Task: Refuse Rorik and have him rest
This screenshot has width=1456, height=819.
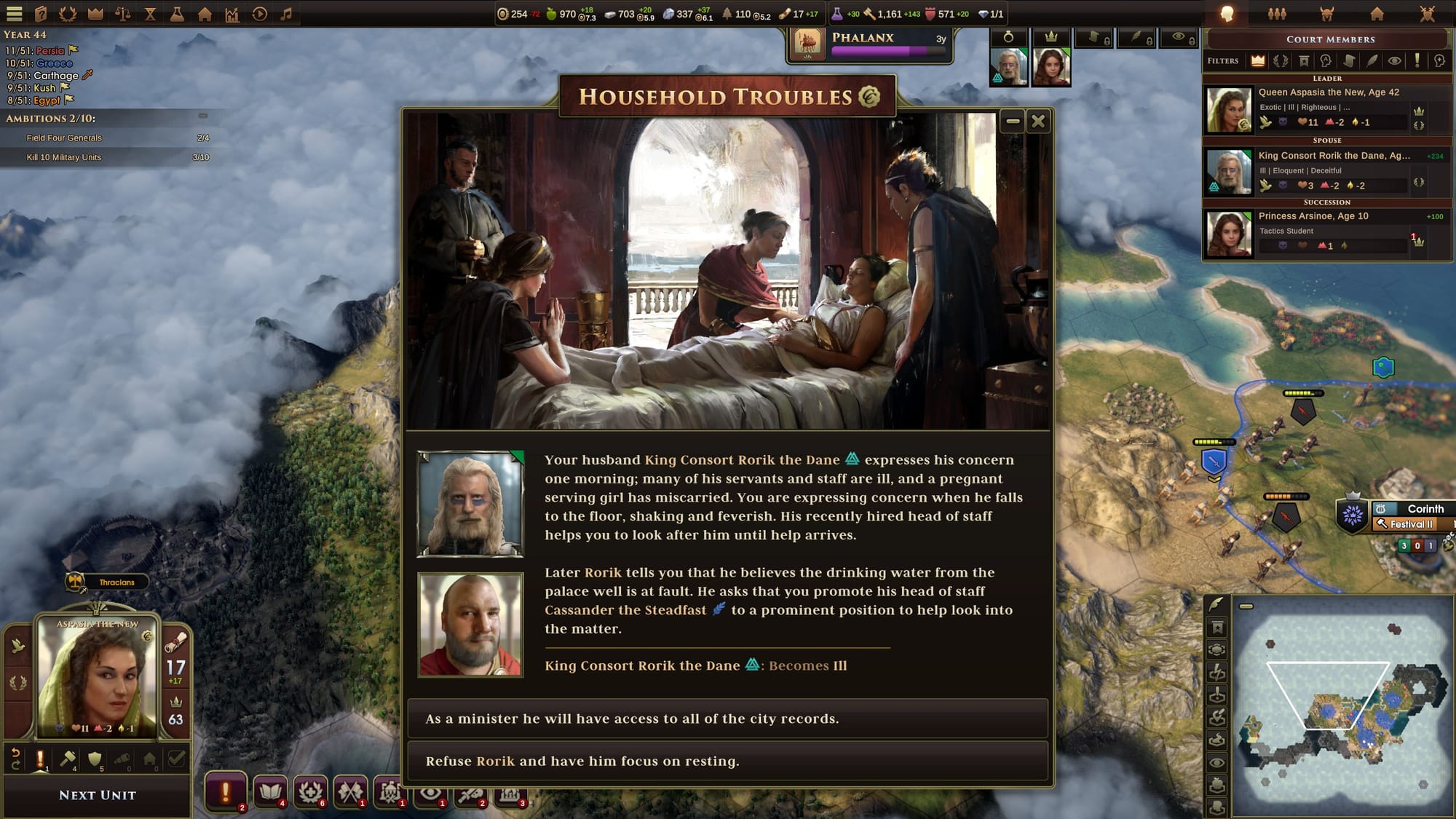Action: click(x=727, y=761)
